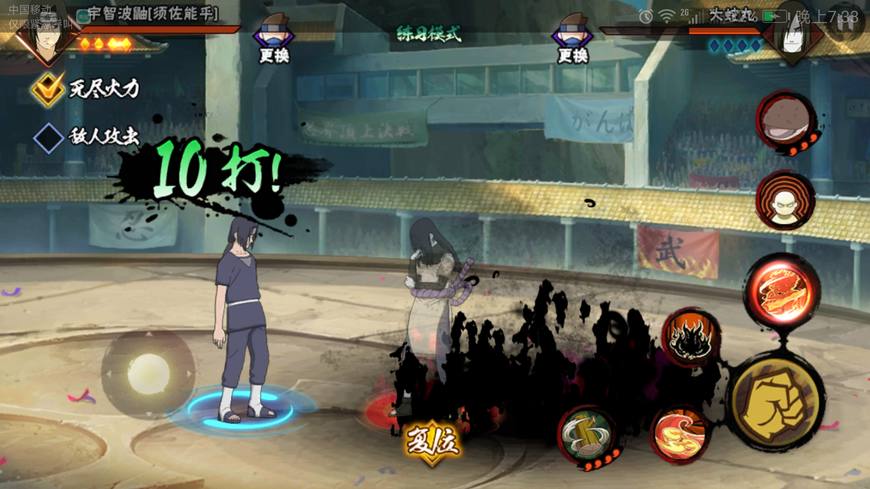
Task: Activate the red fire dragon skill
Action: coord(781,290)
